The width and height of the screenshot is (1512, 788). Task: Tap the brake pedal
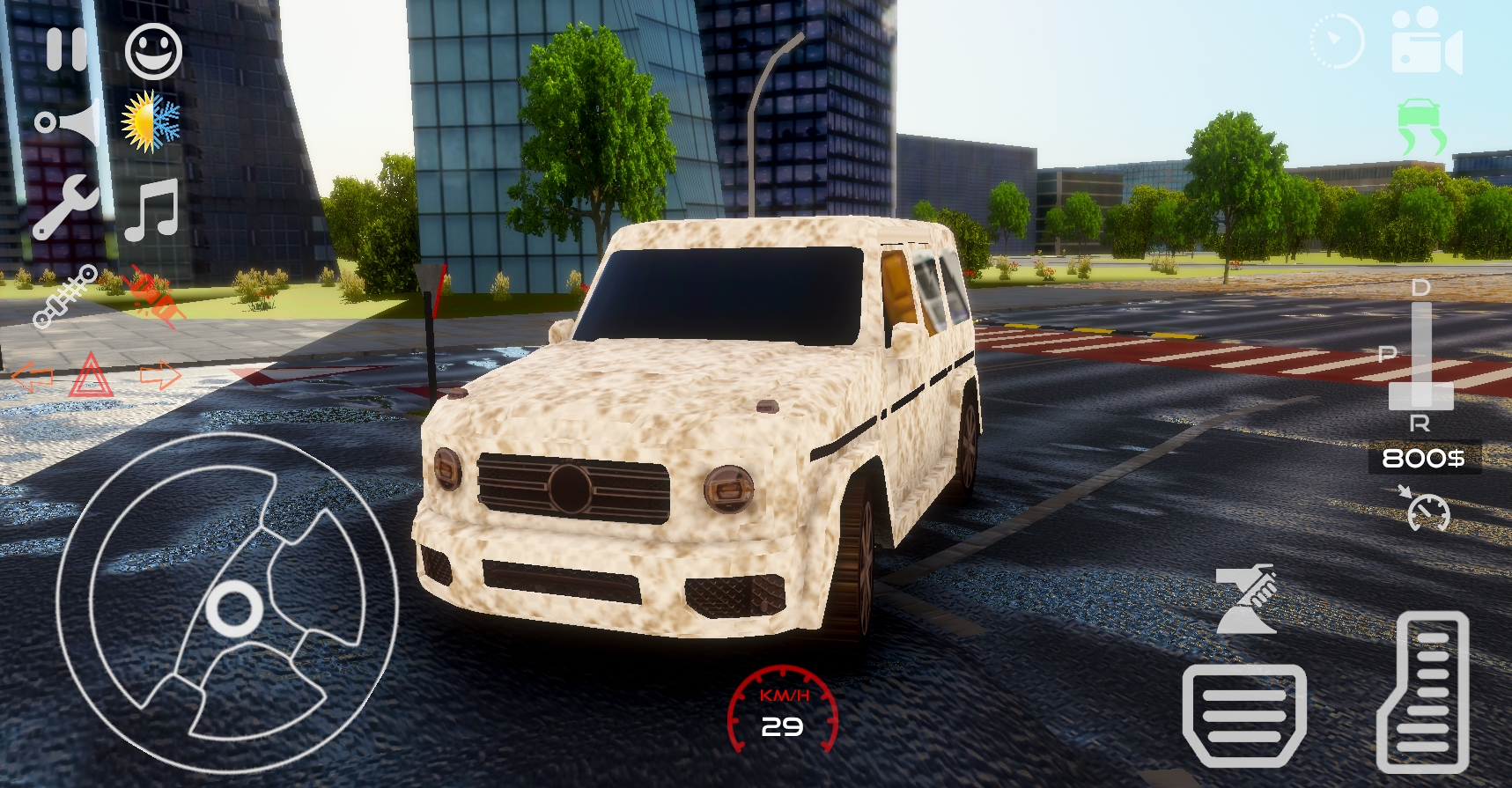1244,715
